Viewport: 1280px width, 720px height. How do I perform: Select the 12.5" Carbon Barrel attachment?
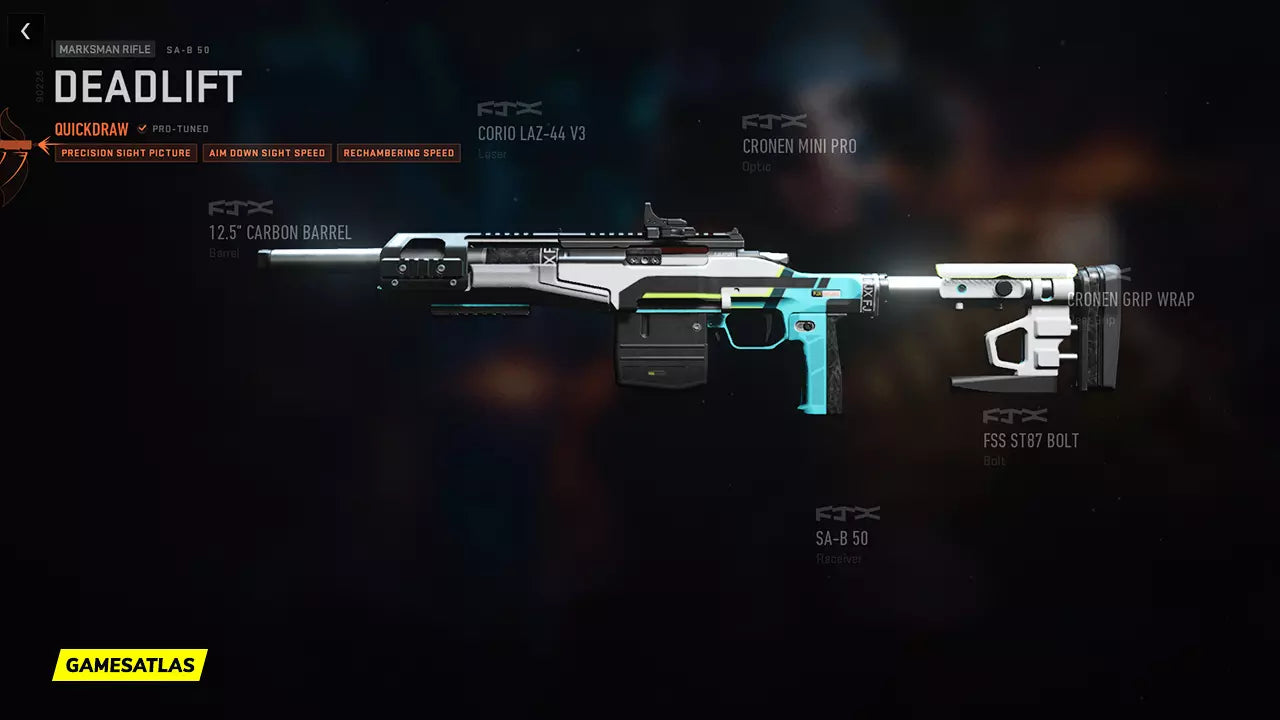[280, 233]
